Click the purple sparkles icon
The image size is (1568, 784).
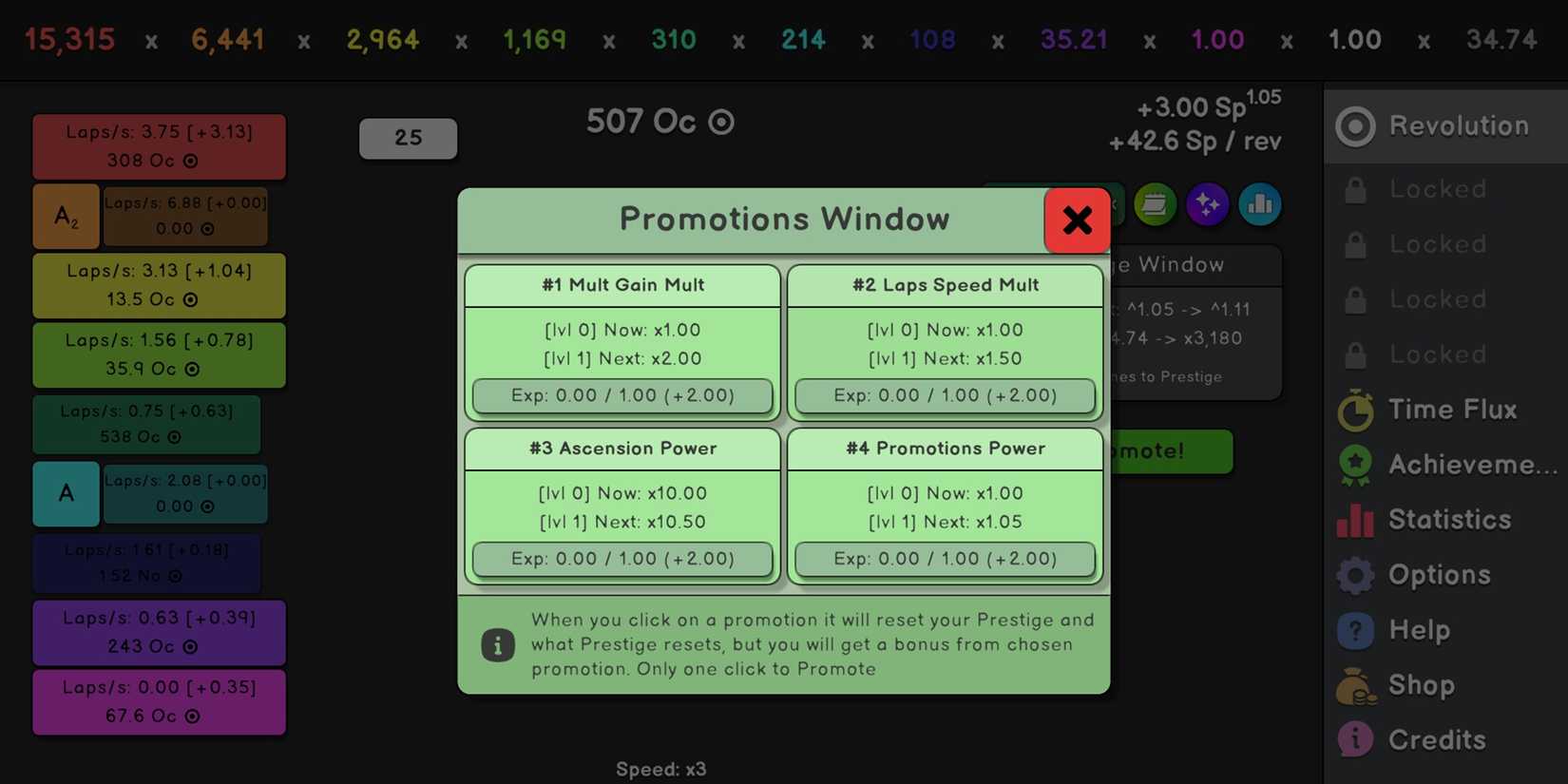[x=1208, y=204]
